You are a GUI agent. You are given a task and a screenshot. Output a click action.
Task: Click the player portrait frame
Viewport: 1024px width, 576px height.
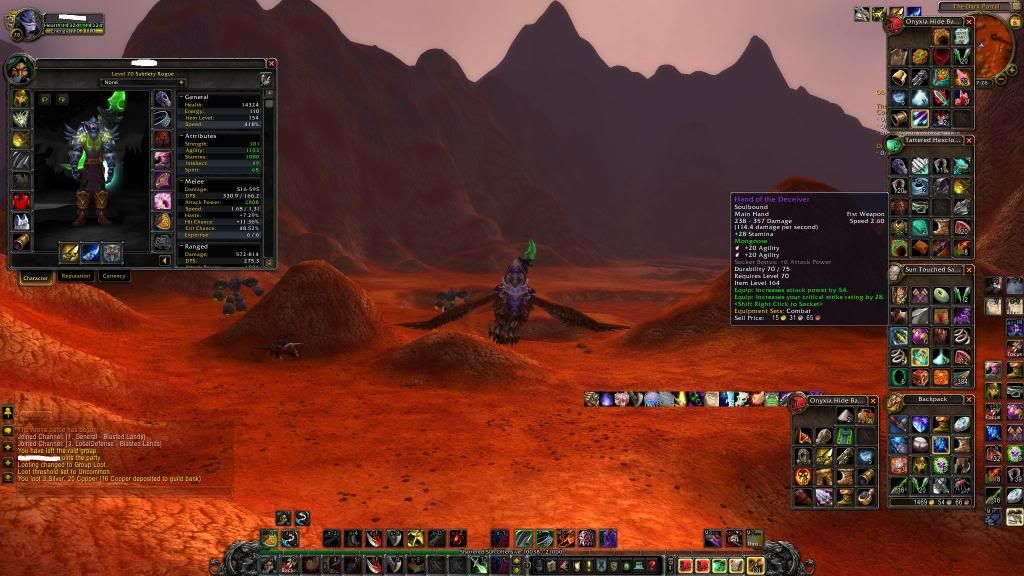click(x=27, y=24)
